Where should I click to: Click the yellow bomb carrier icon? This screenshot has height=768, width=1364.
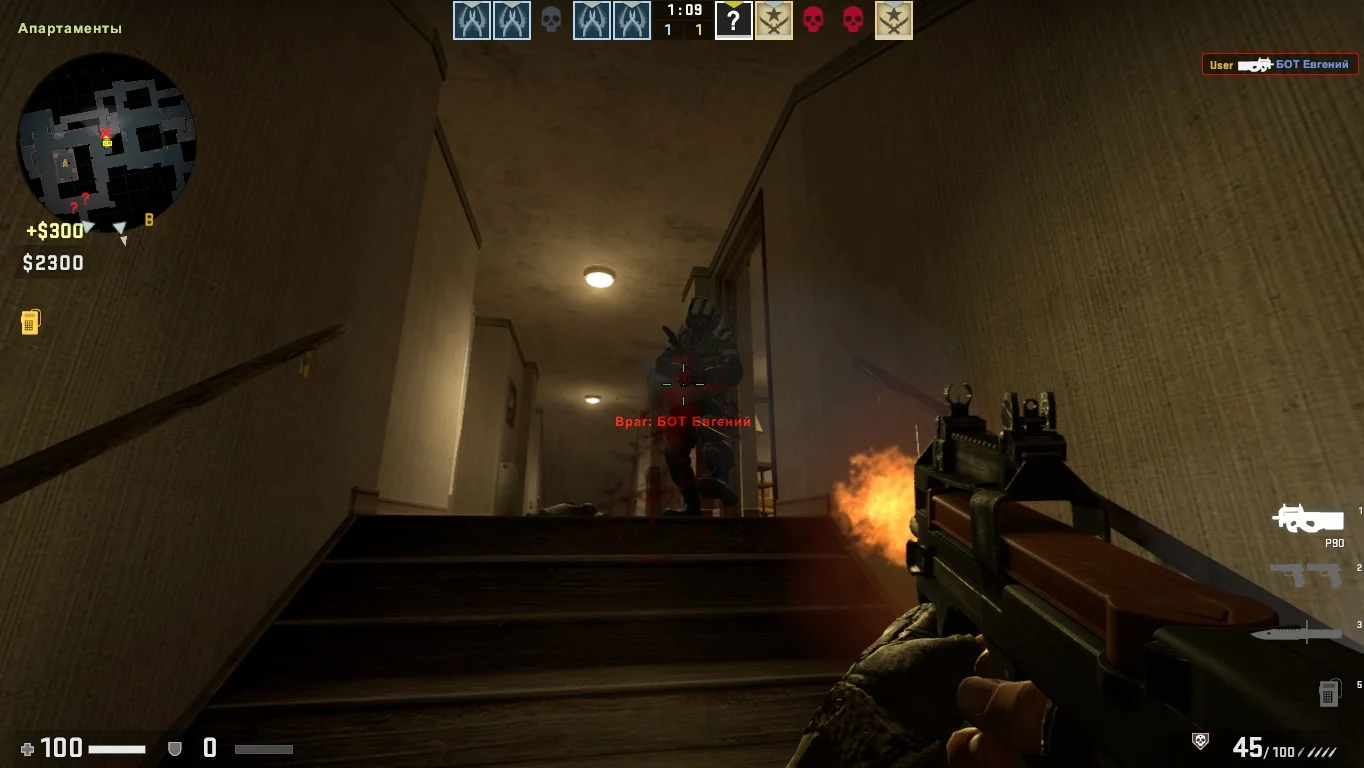click(30, 322)
